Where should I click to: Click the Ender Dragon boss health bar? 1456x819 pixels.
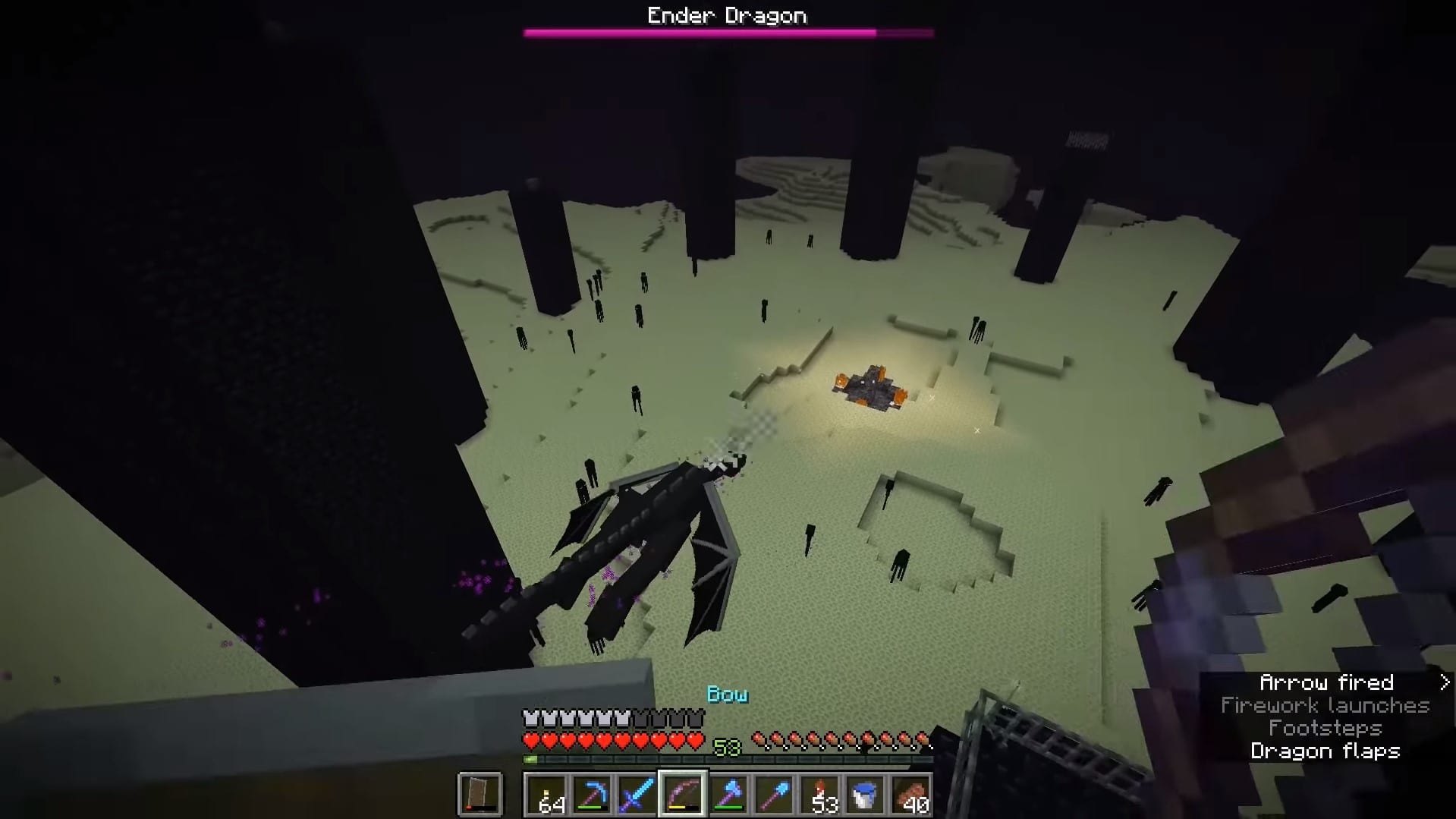click(727, 32)
